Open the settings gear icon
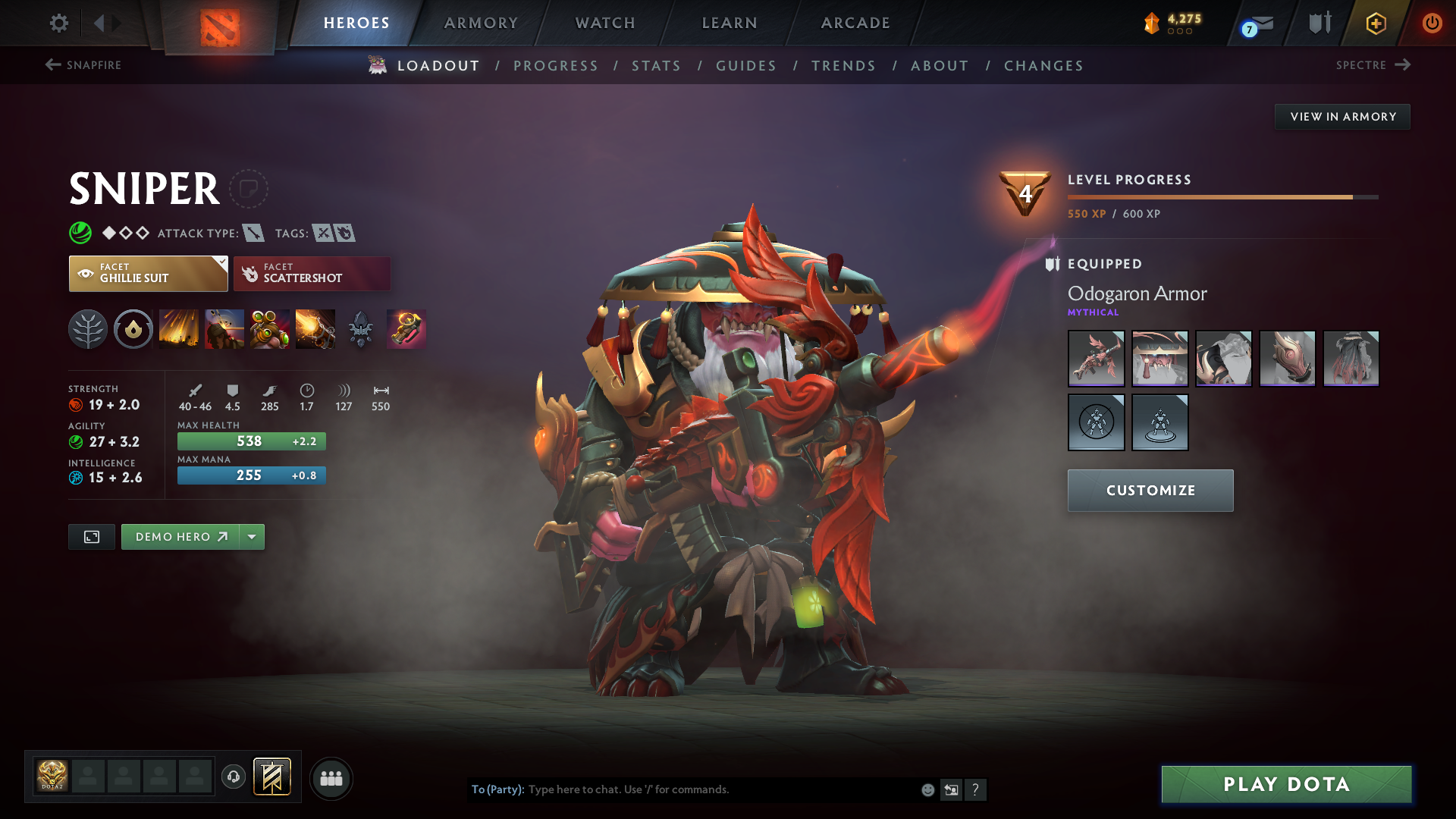This screenshot has height=819, width=1456. point(58,23)
